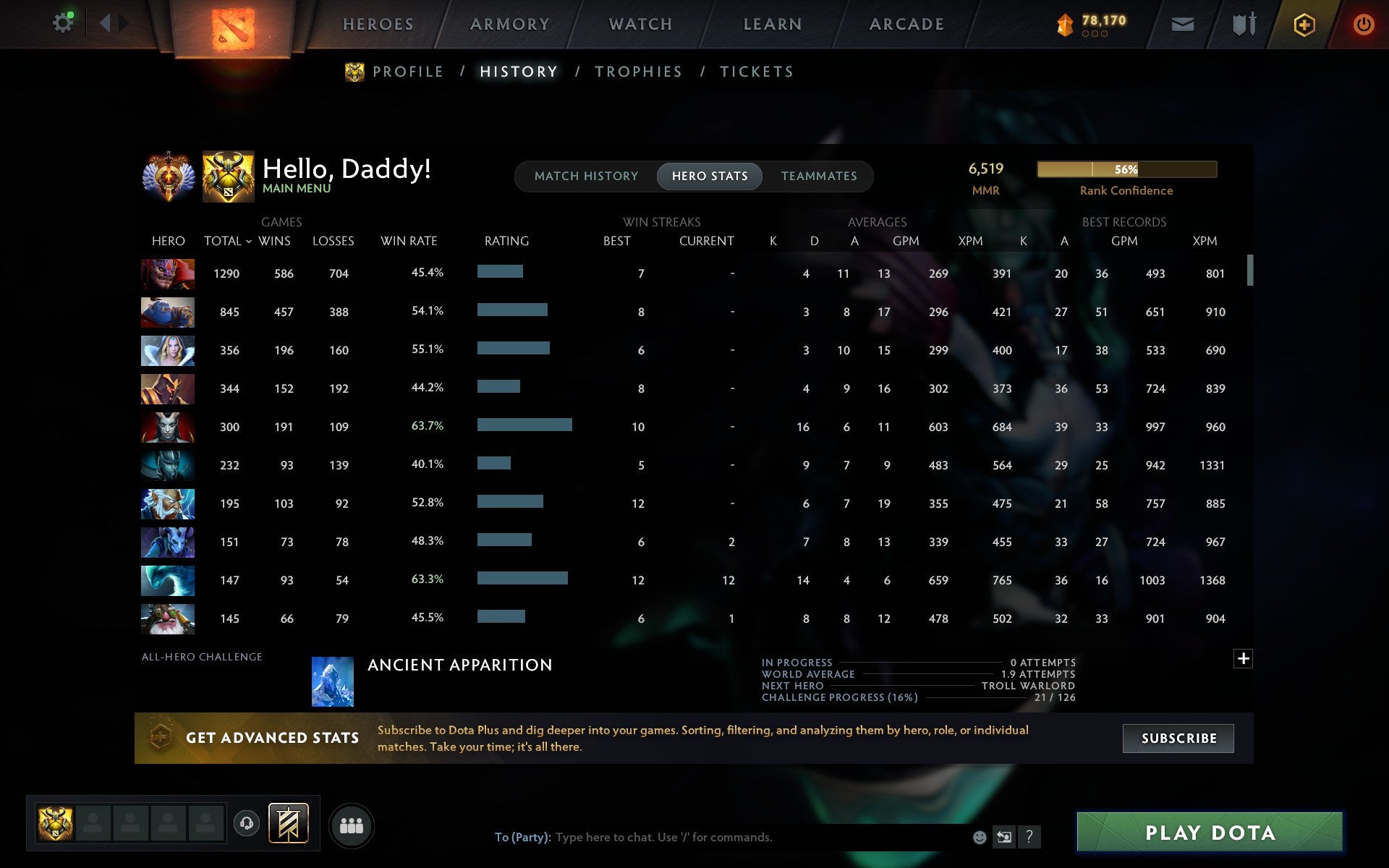Open the armory shield and sword icon
The image size is (1389, 868).
coord(1244,24)
